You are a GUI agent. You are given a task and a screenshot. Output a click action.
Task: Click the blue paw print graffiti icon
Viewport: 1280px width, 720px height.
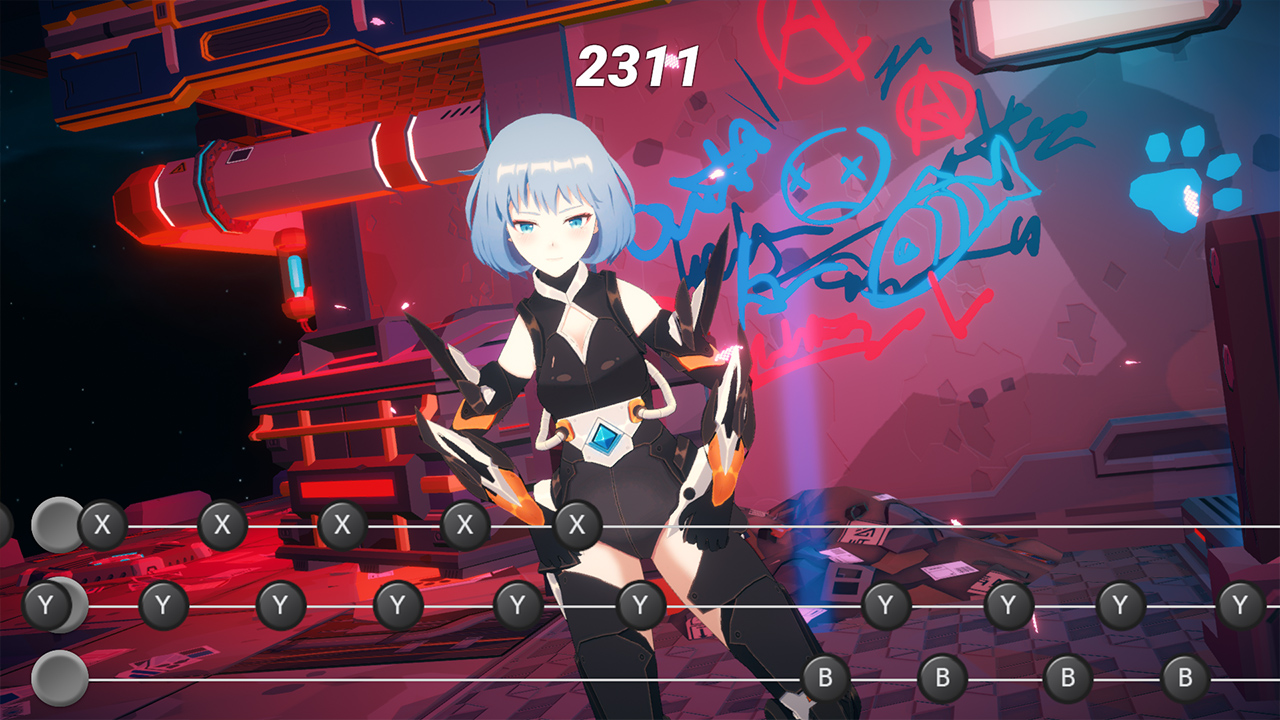pos(1180,178)
